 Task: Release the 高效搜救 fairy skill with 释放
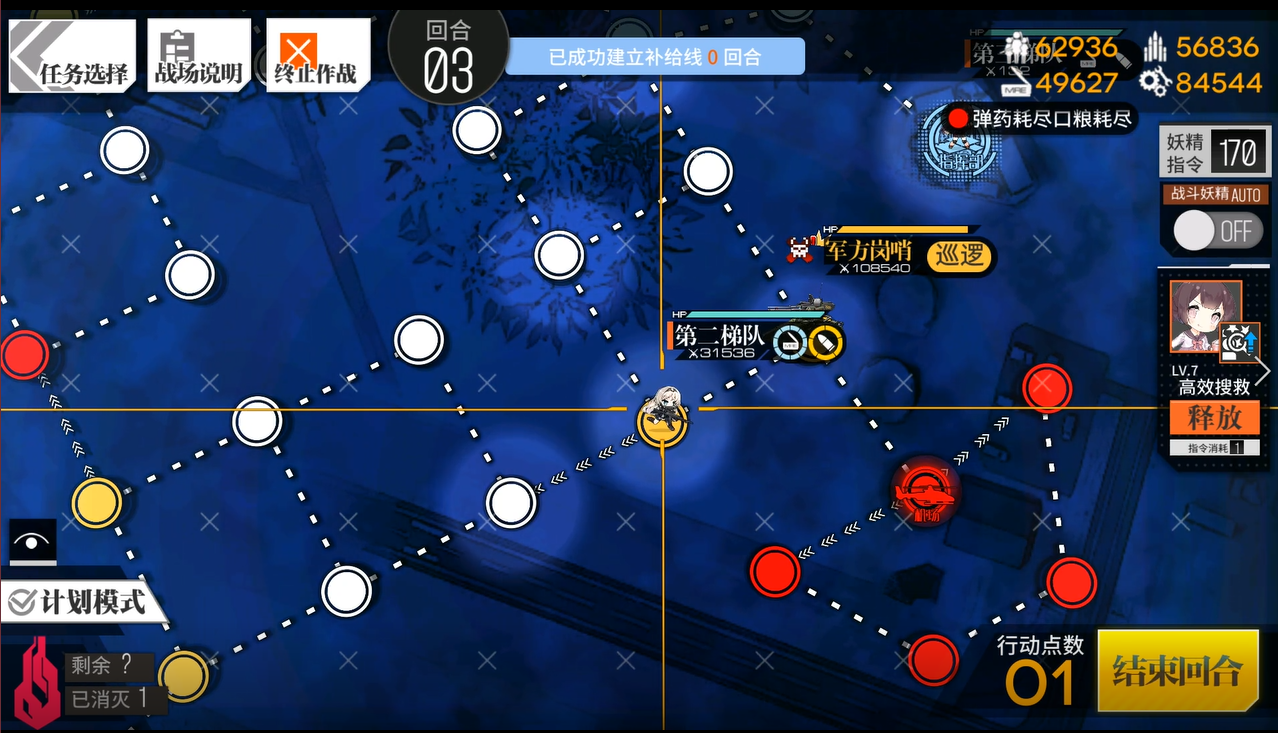(x=1213, y=417)
